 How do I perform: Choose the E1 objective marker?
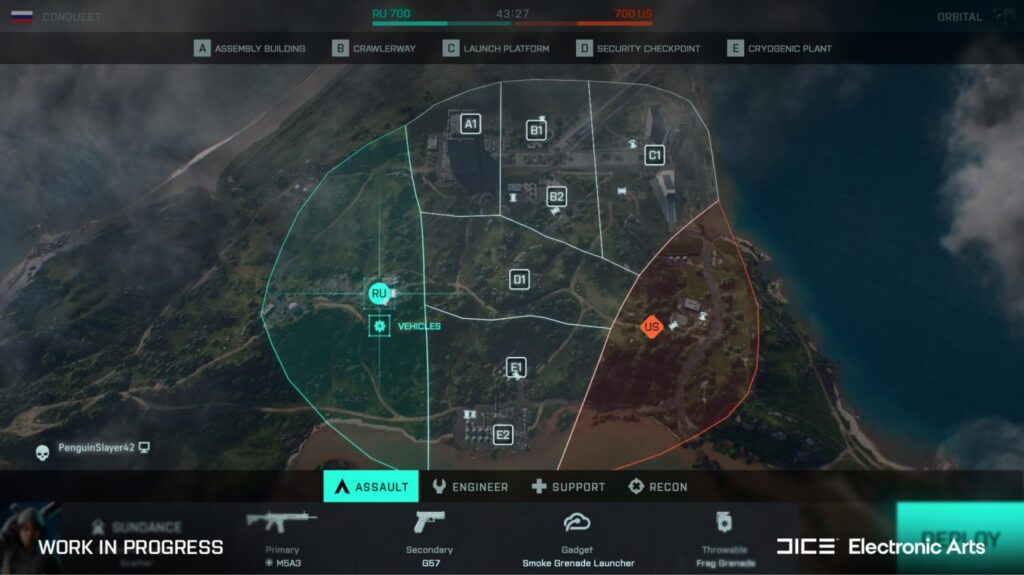click(516, 368)
